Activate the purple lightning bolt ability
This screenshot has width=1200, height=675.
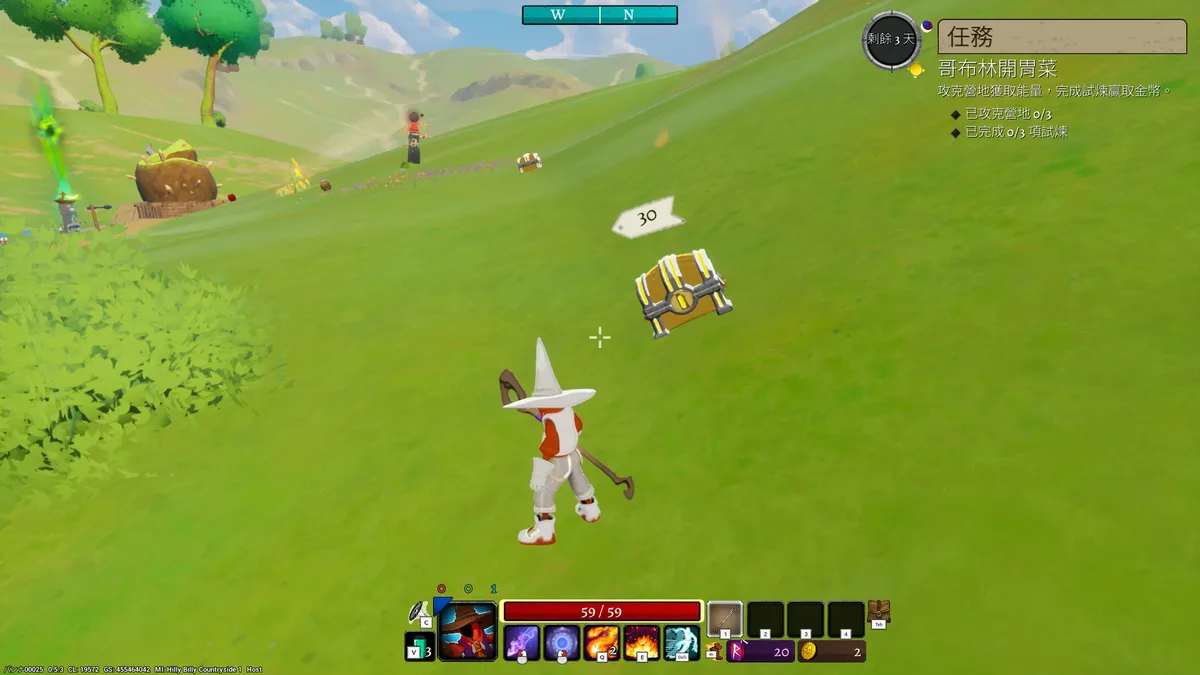point(521,641)
